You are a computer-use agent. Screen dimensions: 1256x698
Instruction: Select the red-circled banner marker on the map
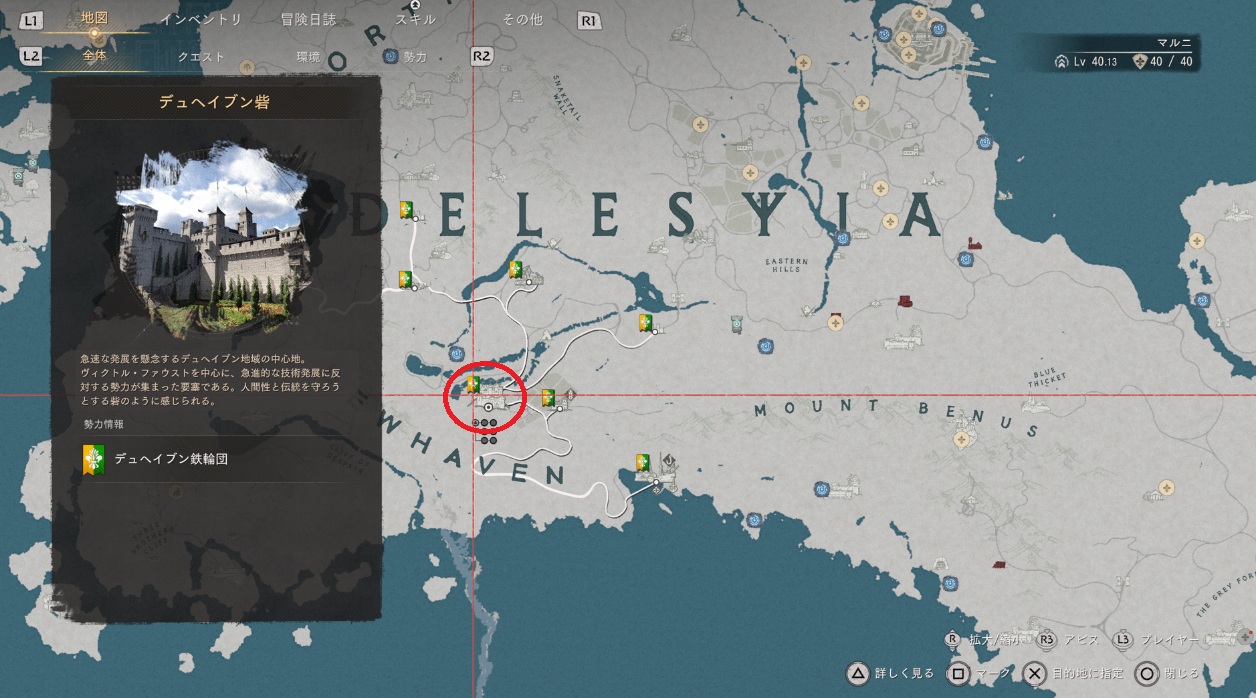click(x=474, y=384)
